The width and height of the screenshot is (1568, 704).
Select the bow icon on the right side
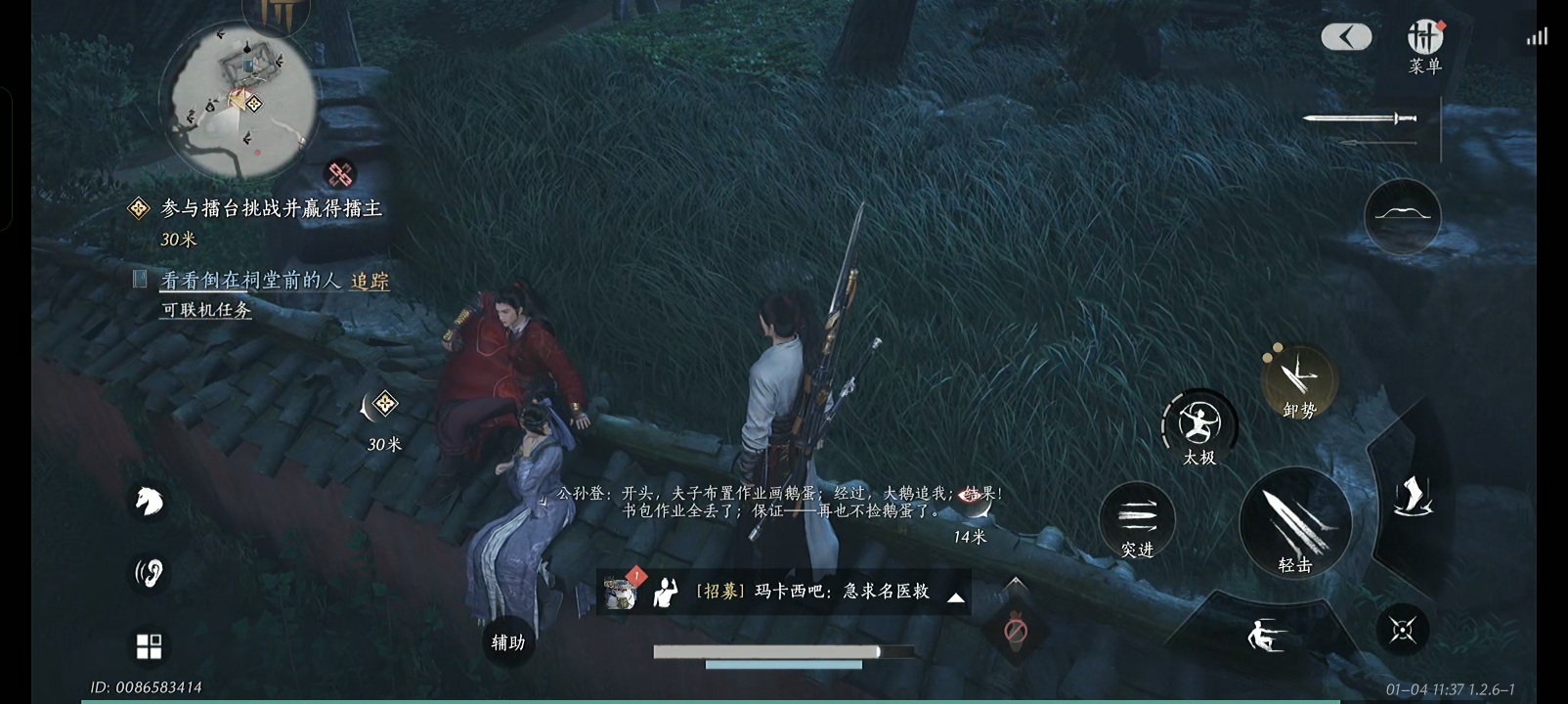click(x=1401, y=217)
